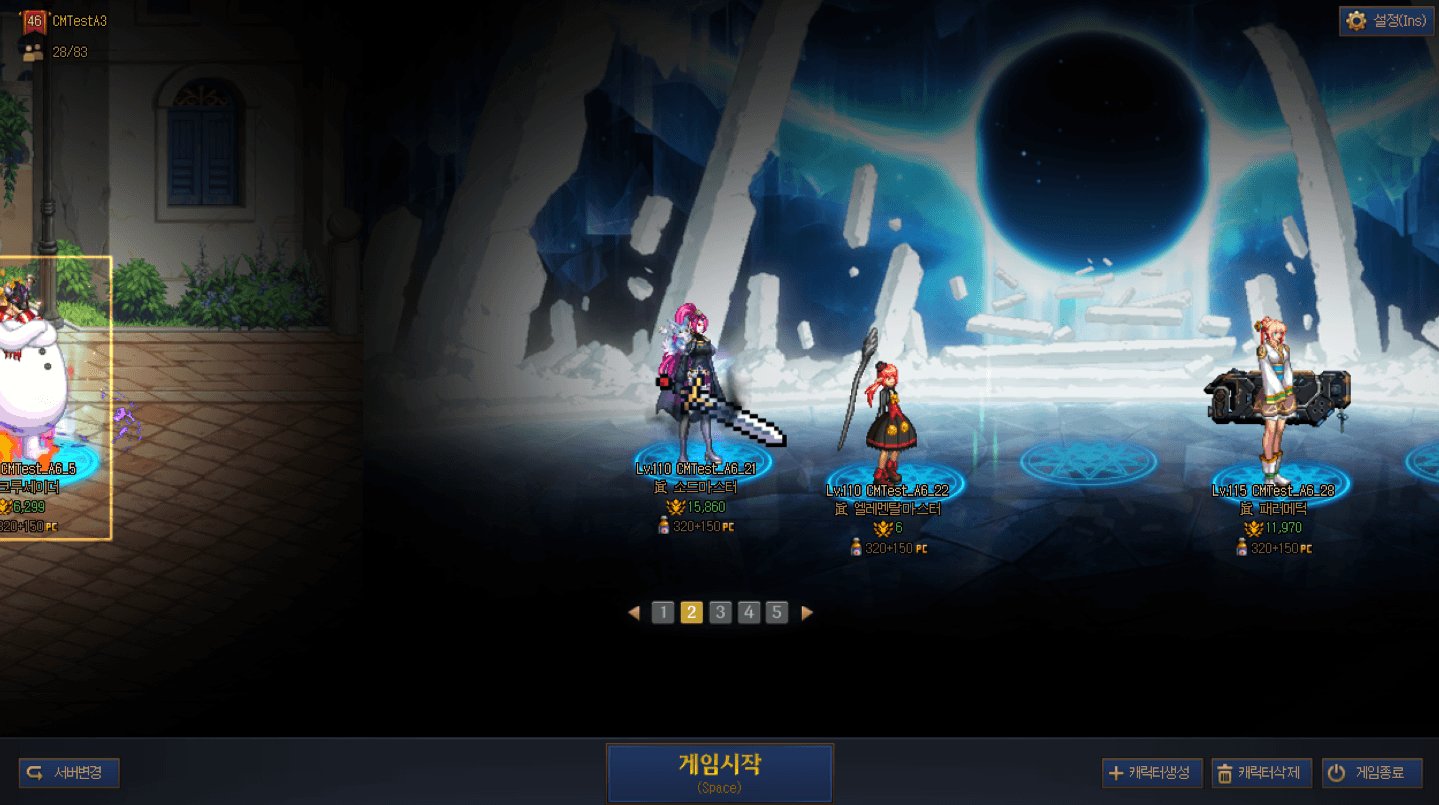Go to character page 1
This screenshot has height=805, width=1439.
pyautogui.click(x=662, y=612)
